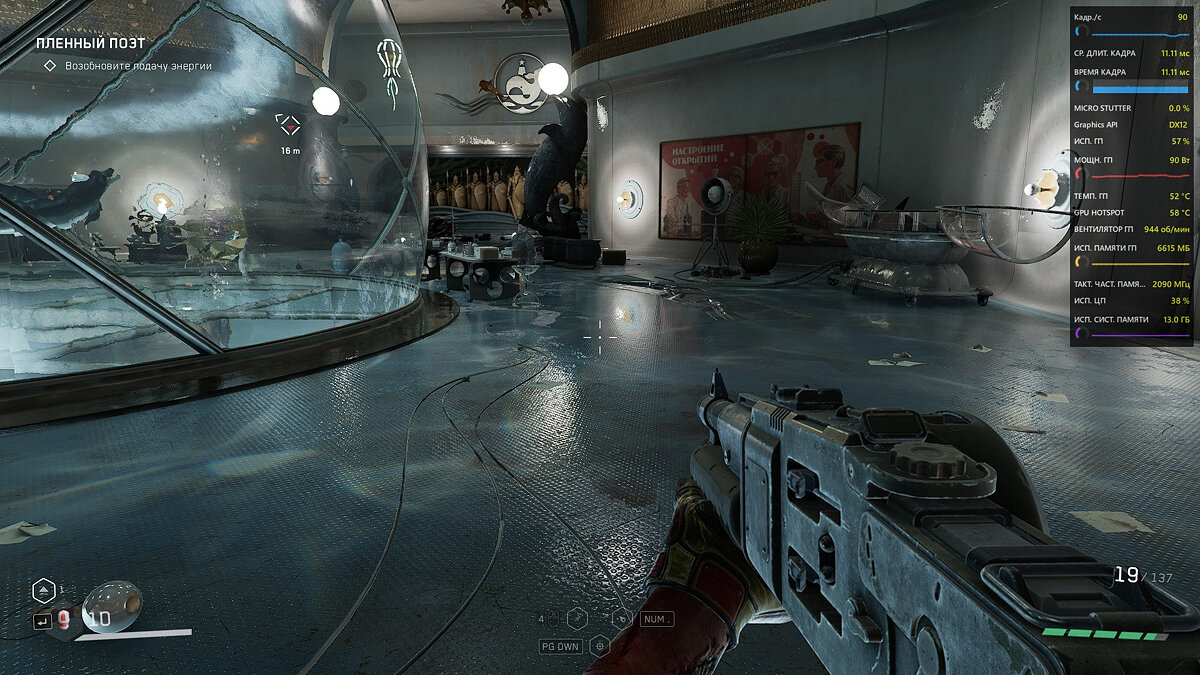Select the glass capsule consumable with count 10
Screen dimensions: 1200x675
click(110, 607)
